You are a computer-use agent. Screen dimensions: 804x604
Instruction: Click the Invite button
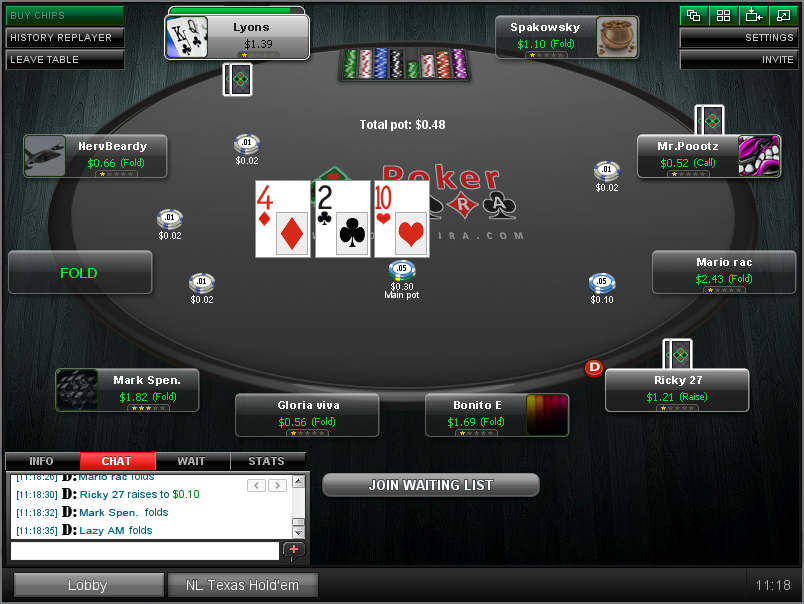pos(739,59)
